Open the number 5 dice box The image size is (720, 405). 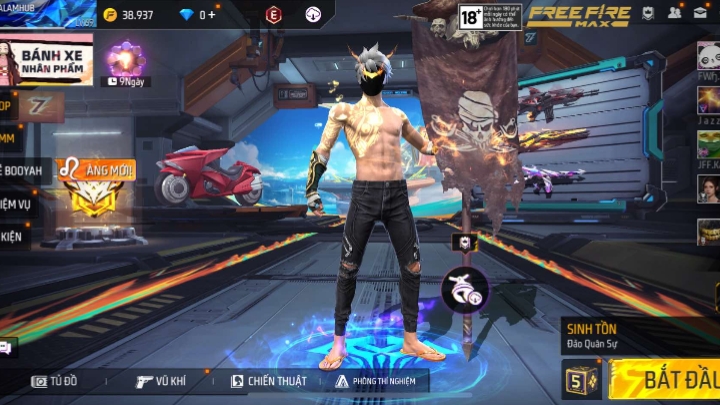[576, 380]
